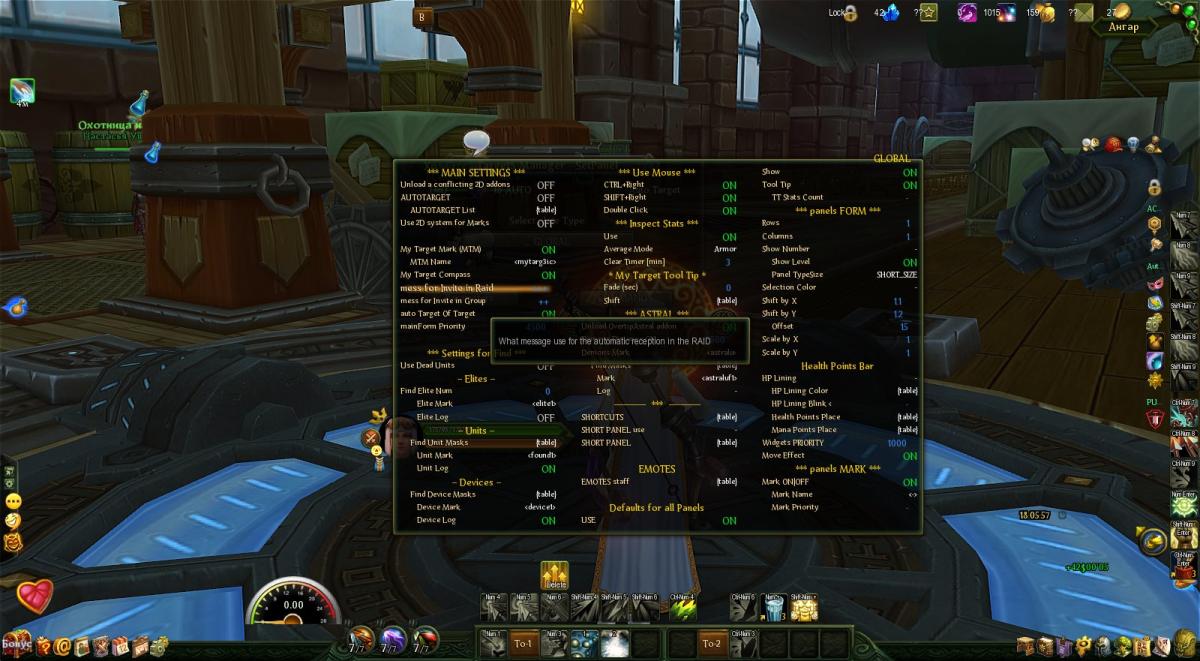Click the red heart icon

point(34,595)
